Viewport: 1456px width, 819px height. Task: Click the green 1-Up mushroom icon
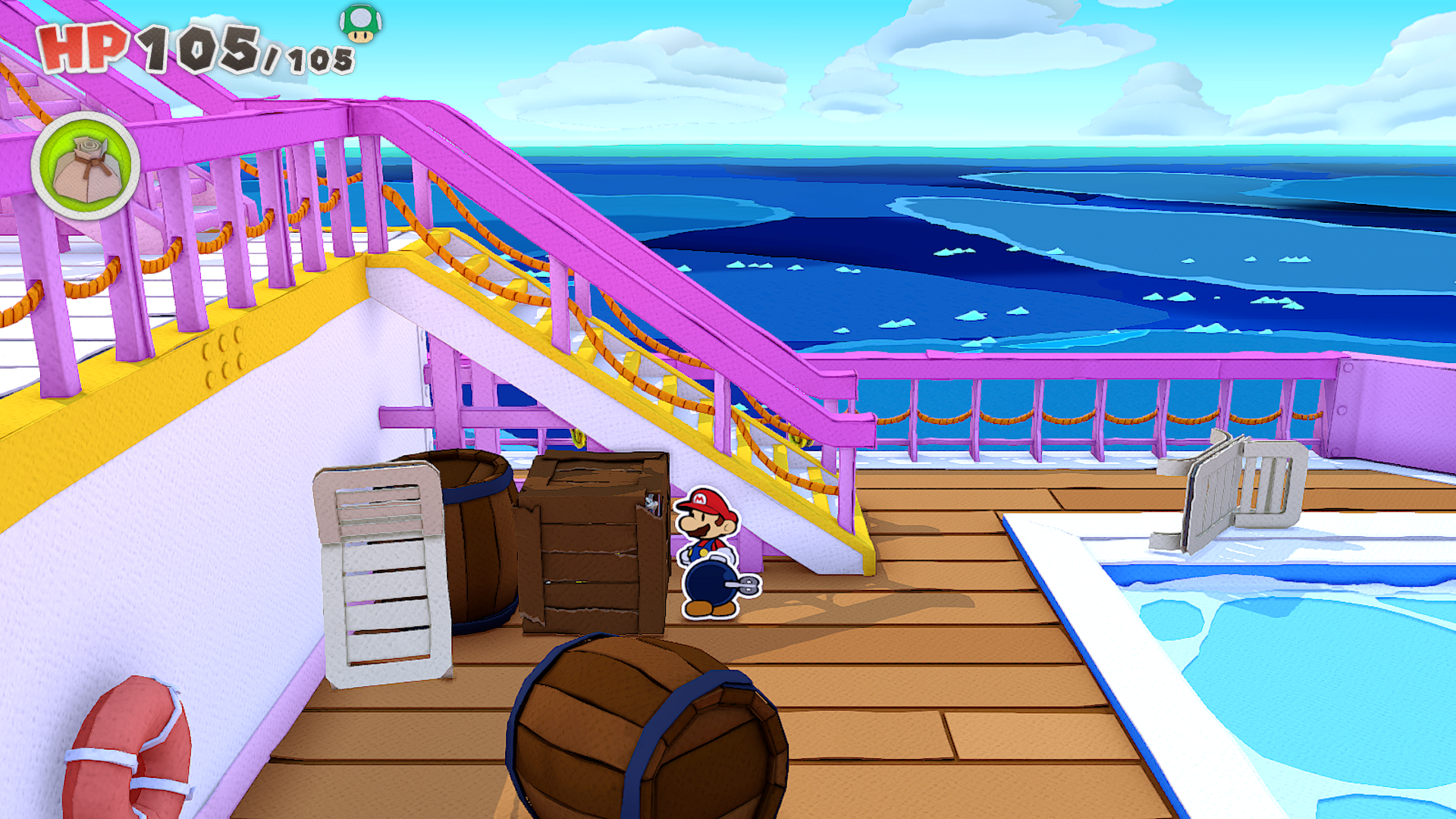click(x=360, y=23)
